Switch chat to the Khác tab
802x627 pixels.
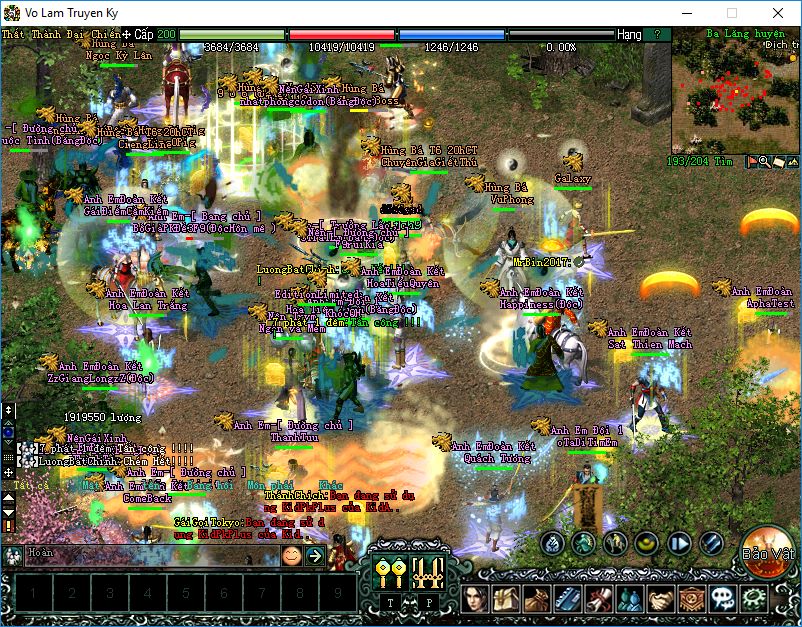330,485
